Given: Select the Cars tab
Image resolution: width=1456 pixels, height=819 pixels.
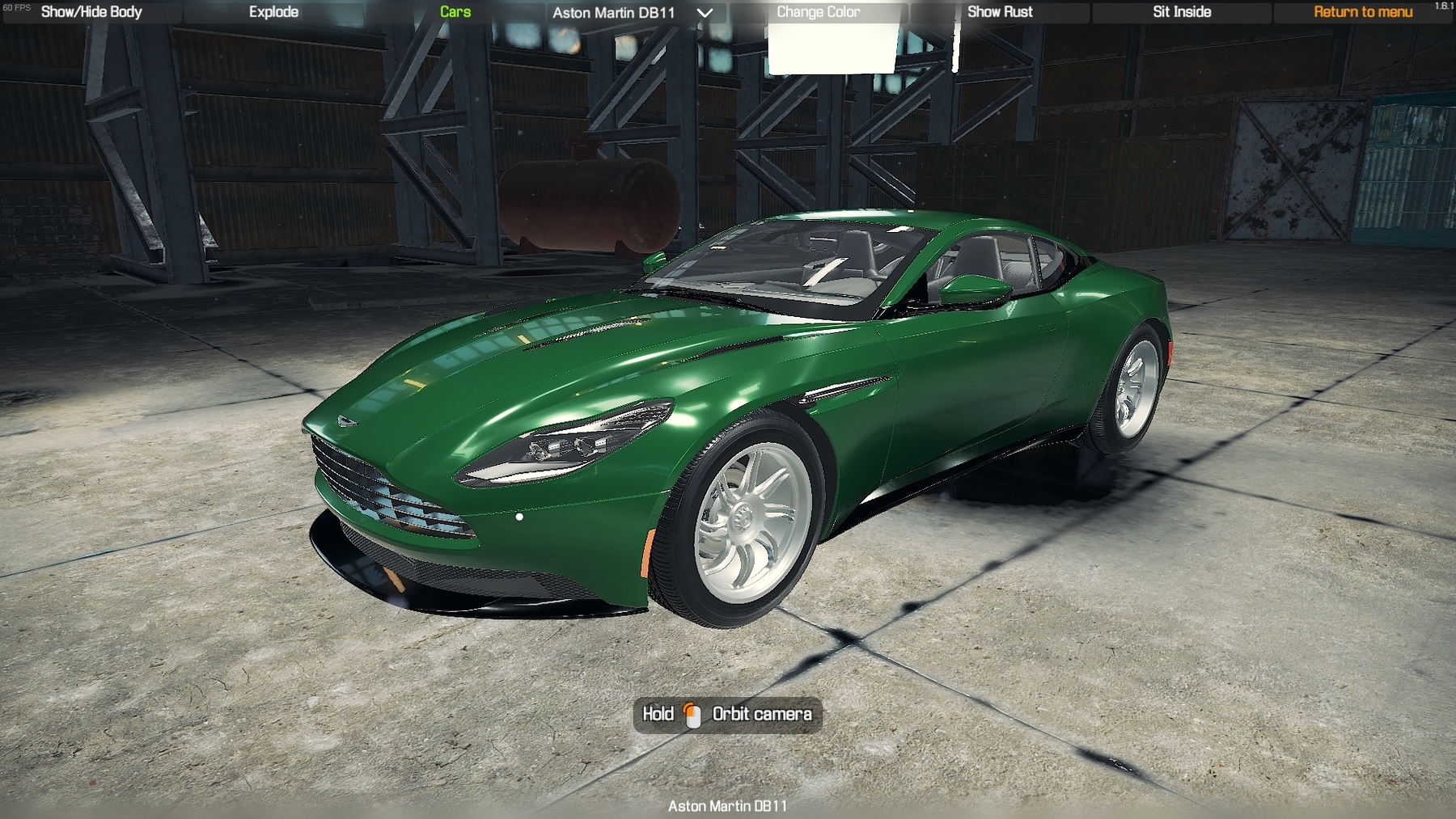Looking at the screenshot, I should click(x=455, y=12).
